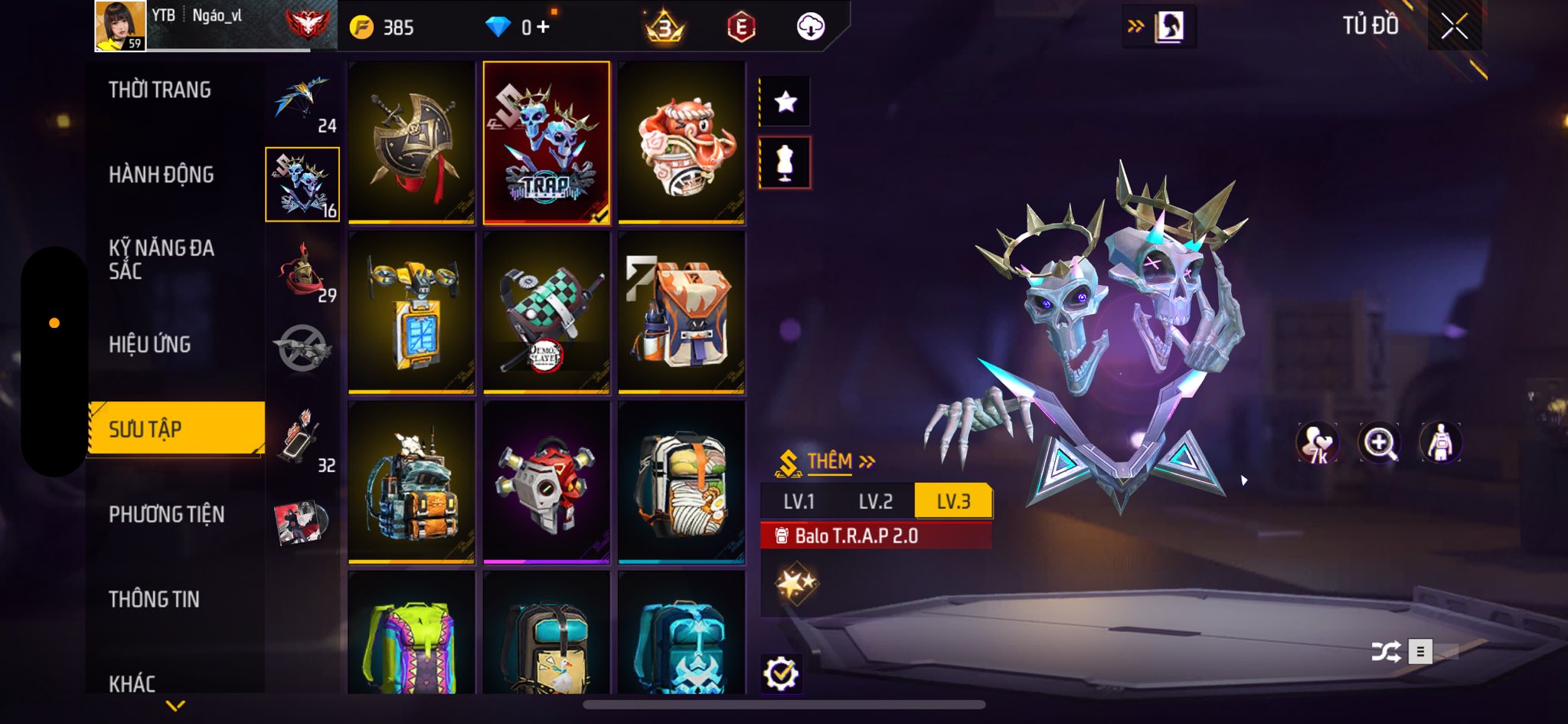Viewport: 1568px width, 724px height.
Task: Toggle the shuffle random skin button
Action: coord(1386,652)
